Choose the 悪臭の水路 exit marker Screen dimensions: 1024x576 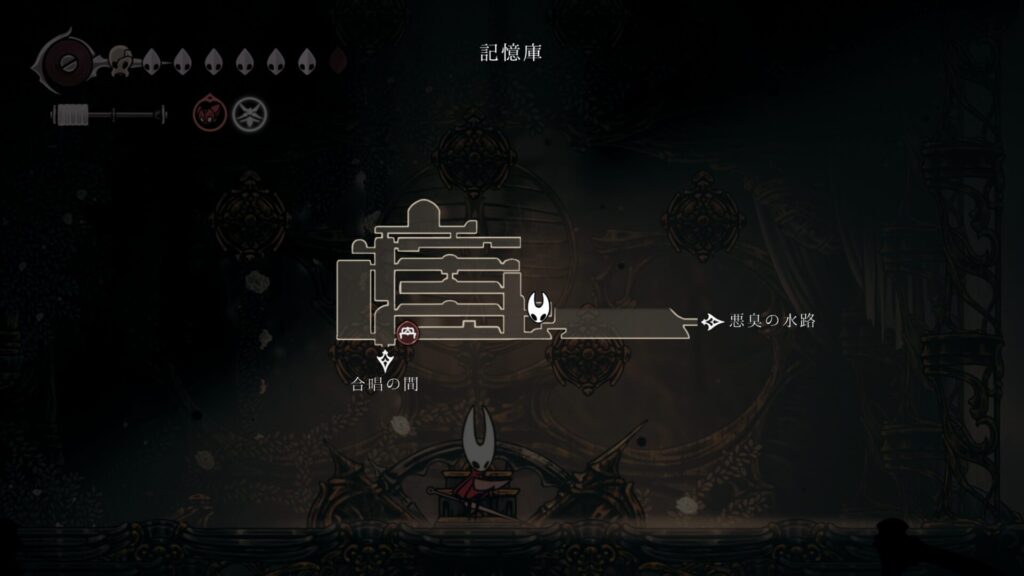coord(713,321)
